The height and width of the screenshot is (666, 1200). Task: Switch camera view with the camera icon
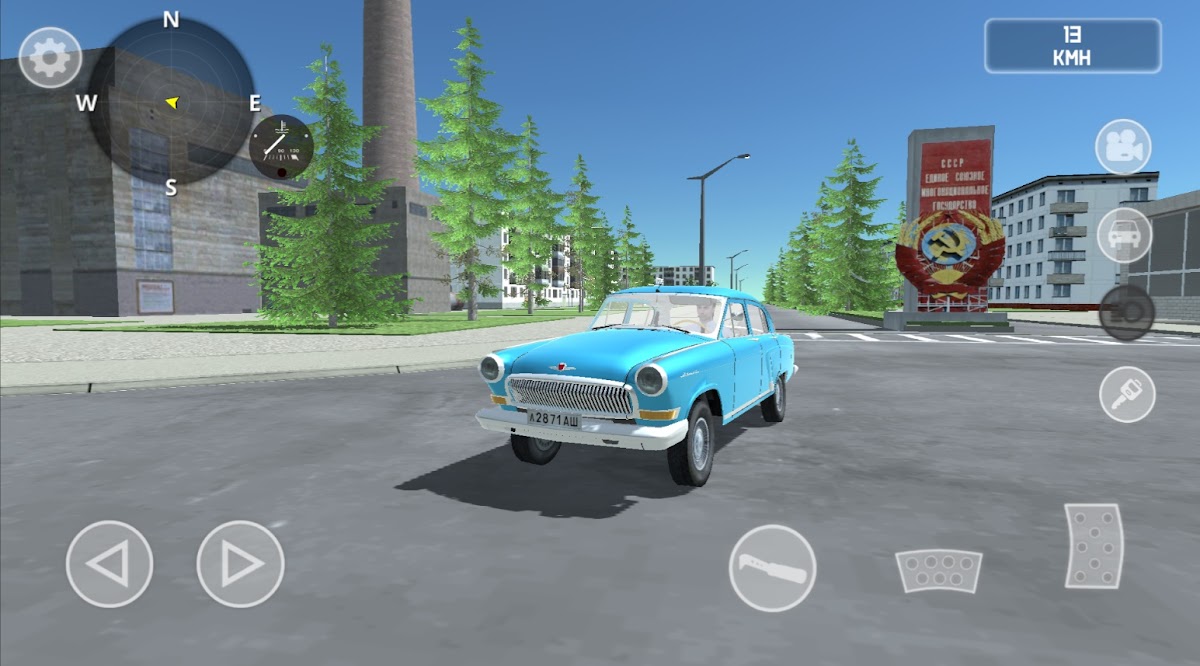pos(1123,147)
